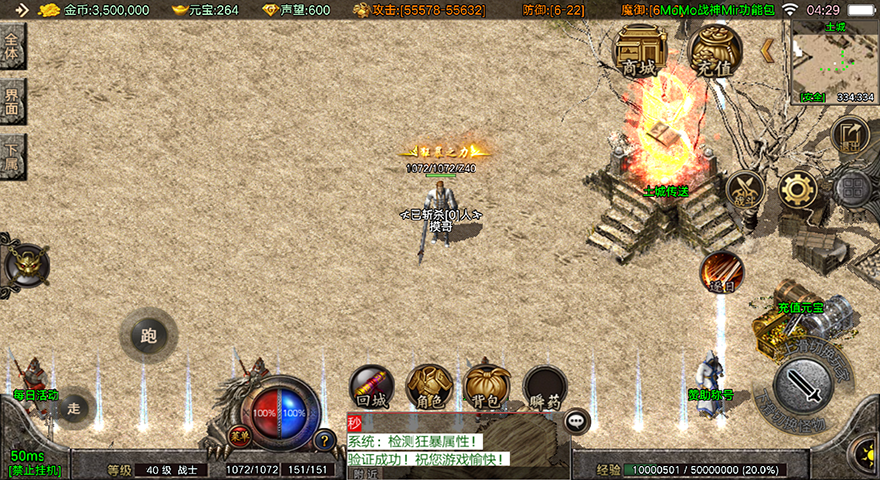Open the 土城 minimap
Screen dimensions: 880x480
(x=835, y=60)
